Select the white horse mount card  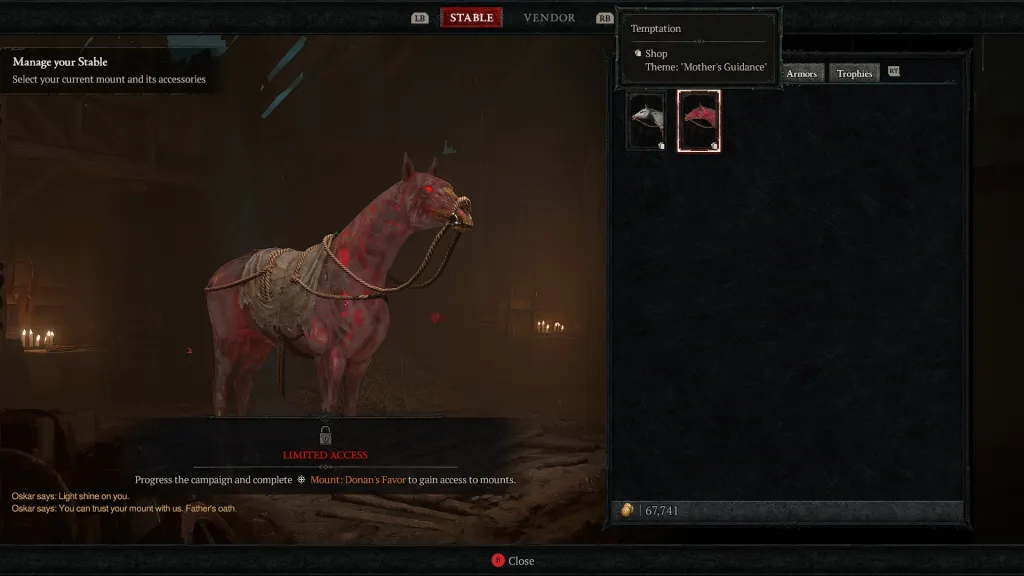coord(647,121)
